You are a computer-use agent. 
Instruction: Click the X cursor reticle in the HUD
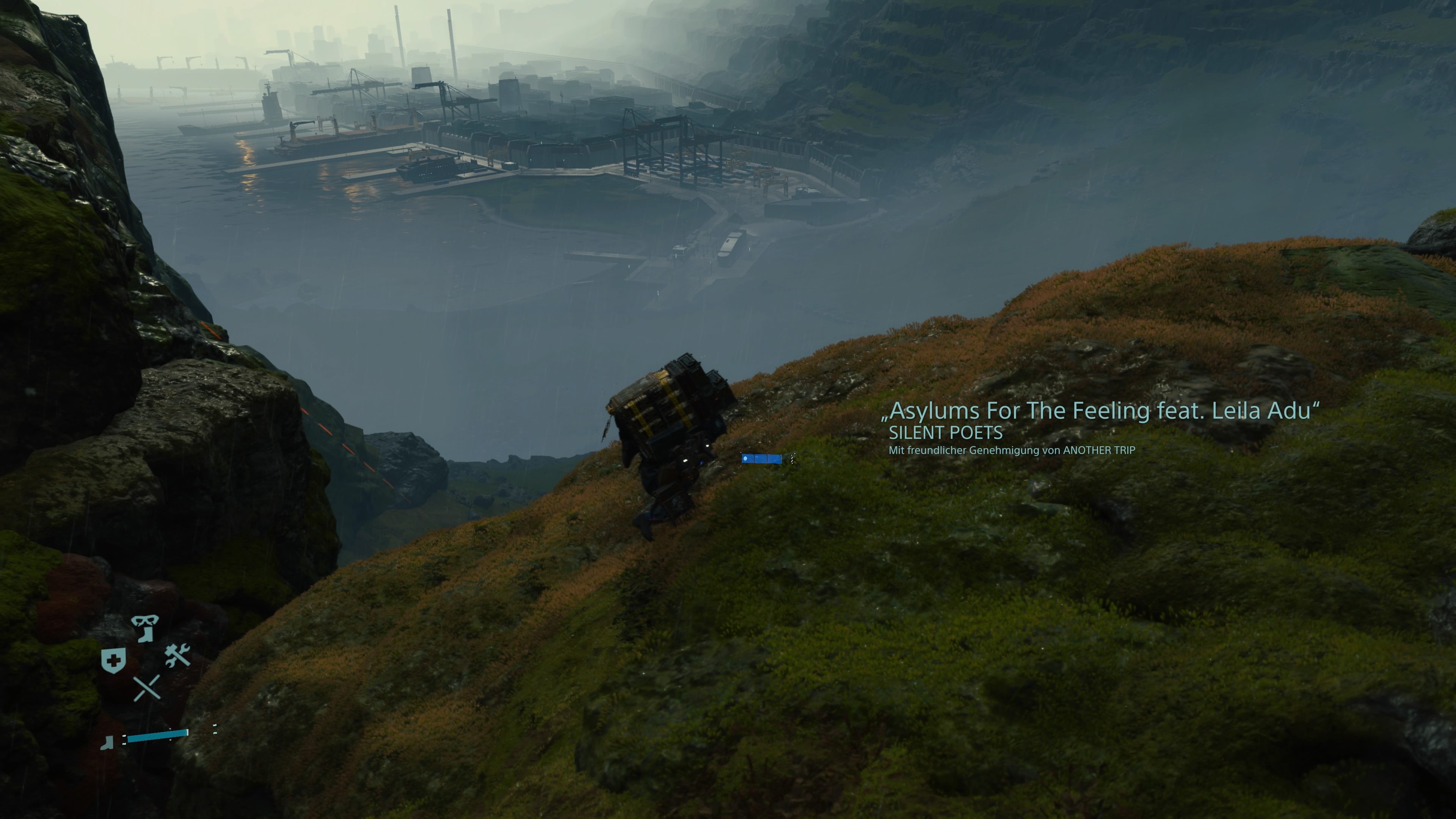click(147, 688)
